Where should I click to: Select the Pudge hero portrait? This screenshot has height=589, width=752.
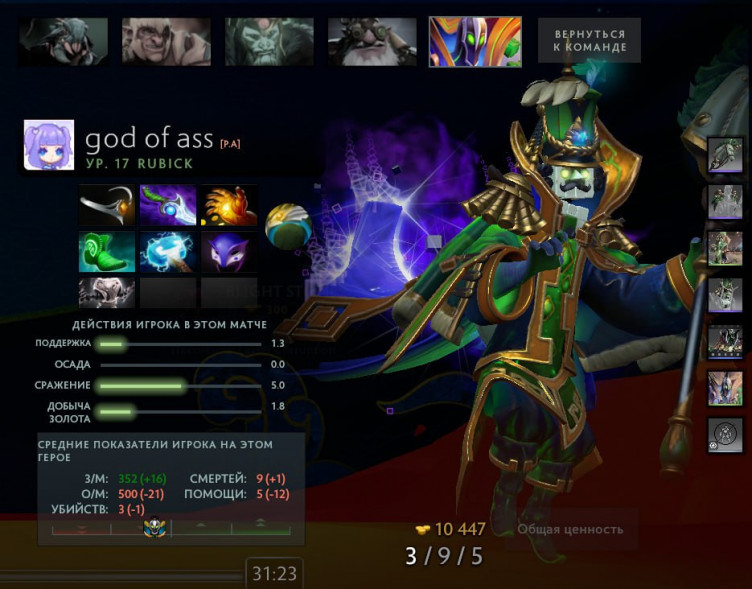point(167,41)
